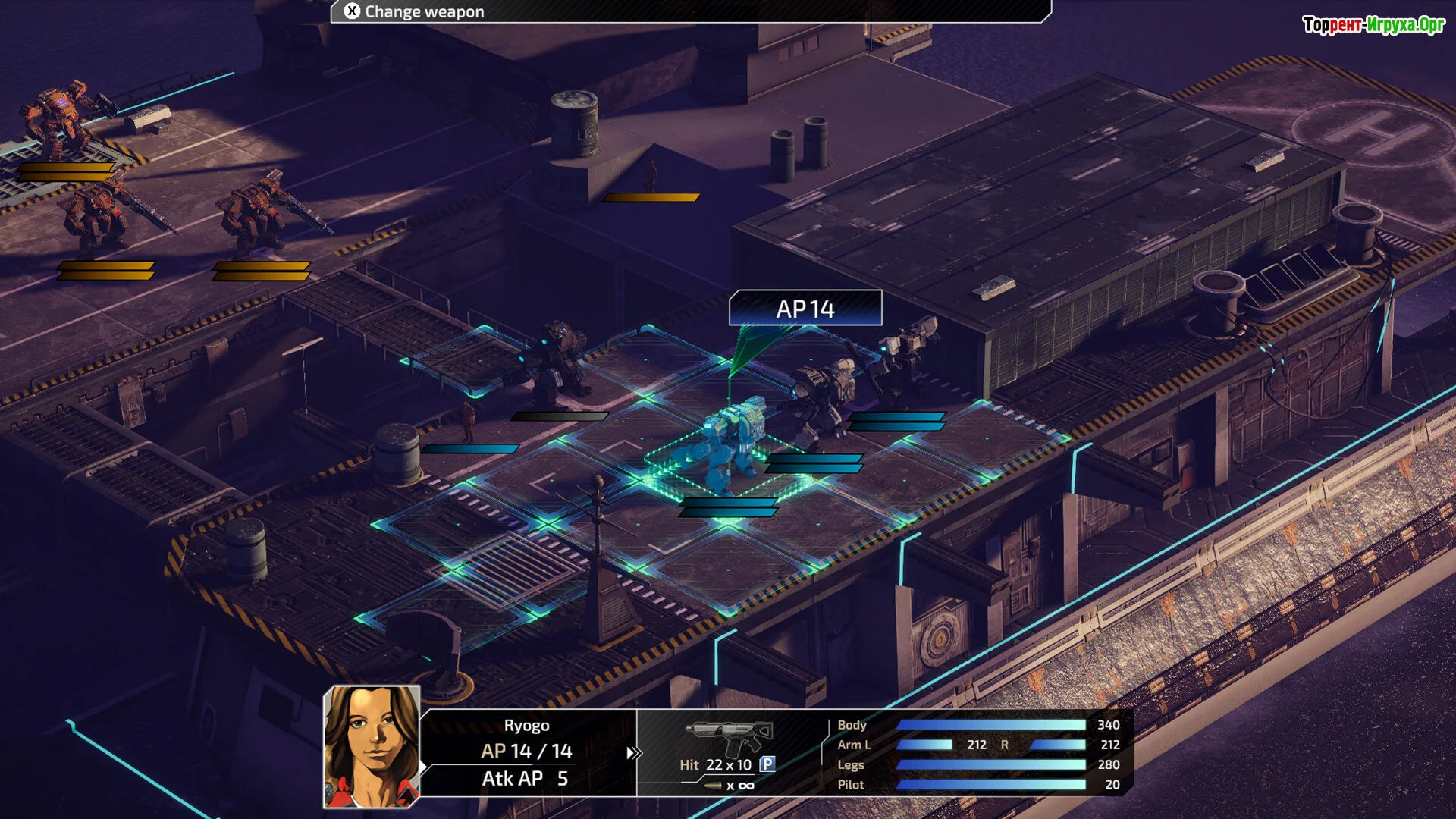Click the double-arrow next to Ryogo's AP panel
1456x819 pixels.
click(633, 753)
